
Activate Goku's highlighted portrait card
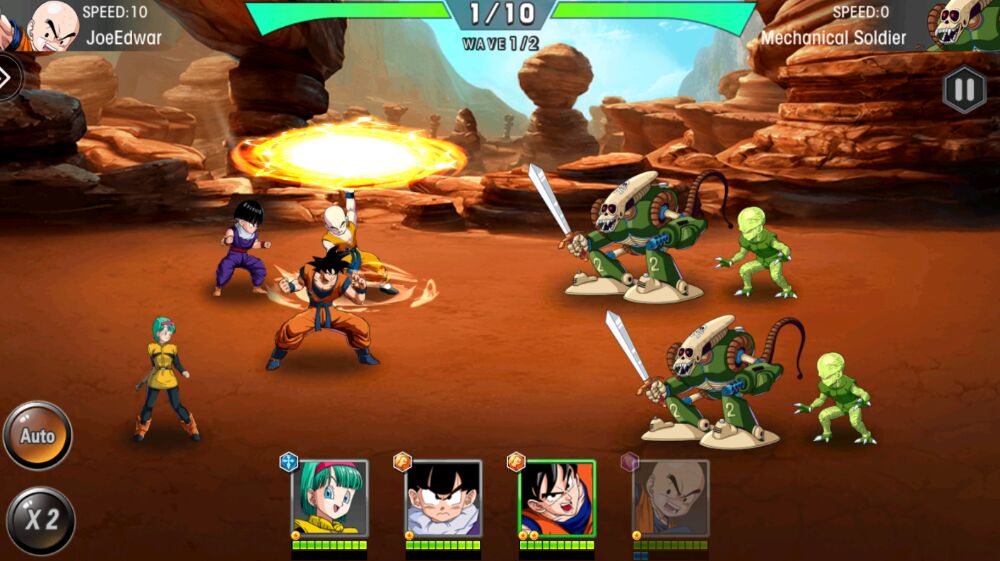(x=557, y=498)
